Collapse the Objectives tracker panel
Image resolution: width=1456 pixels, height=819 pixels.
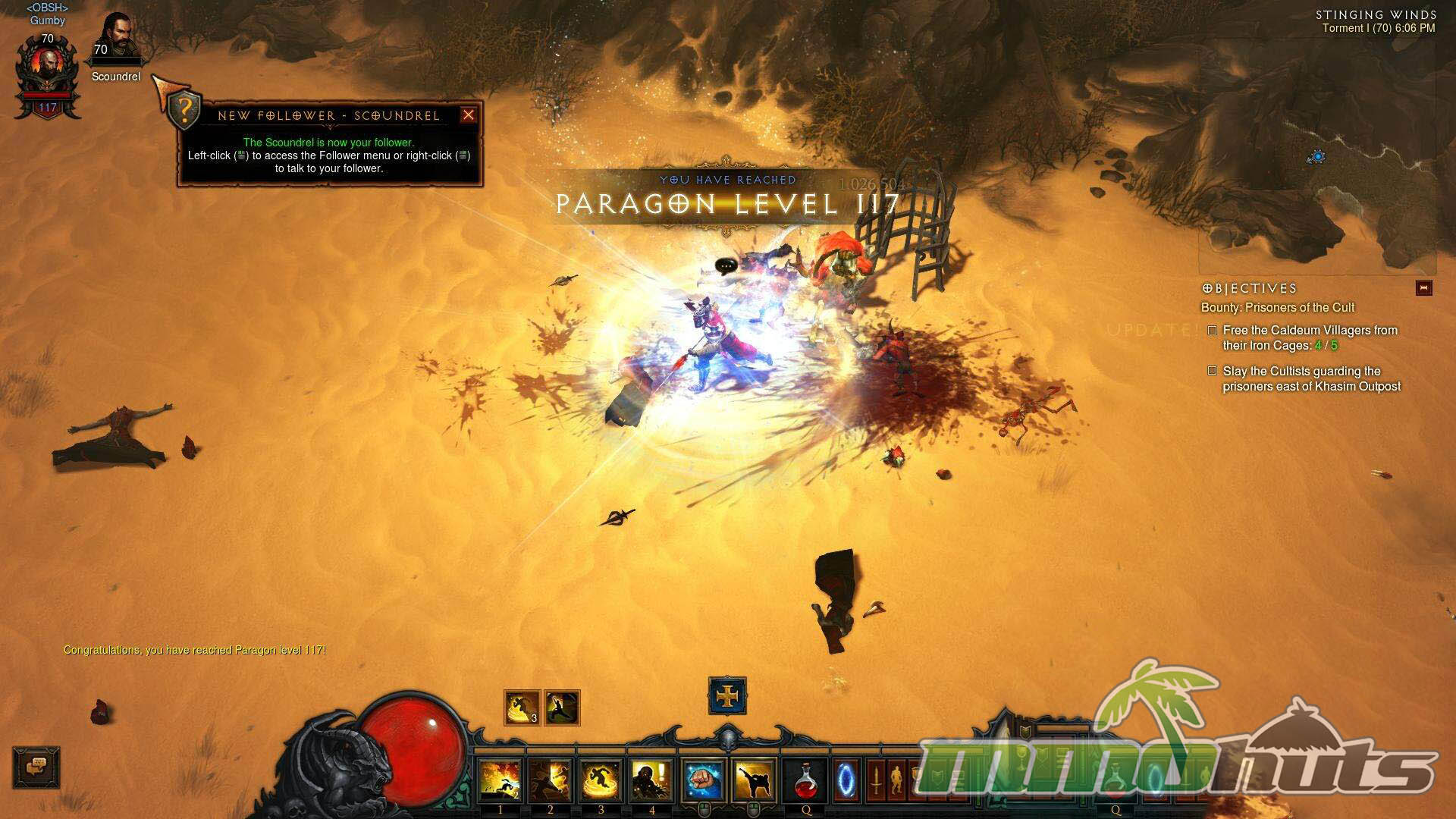pyautogui.click(x=1423, y=288)
